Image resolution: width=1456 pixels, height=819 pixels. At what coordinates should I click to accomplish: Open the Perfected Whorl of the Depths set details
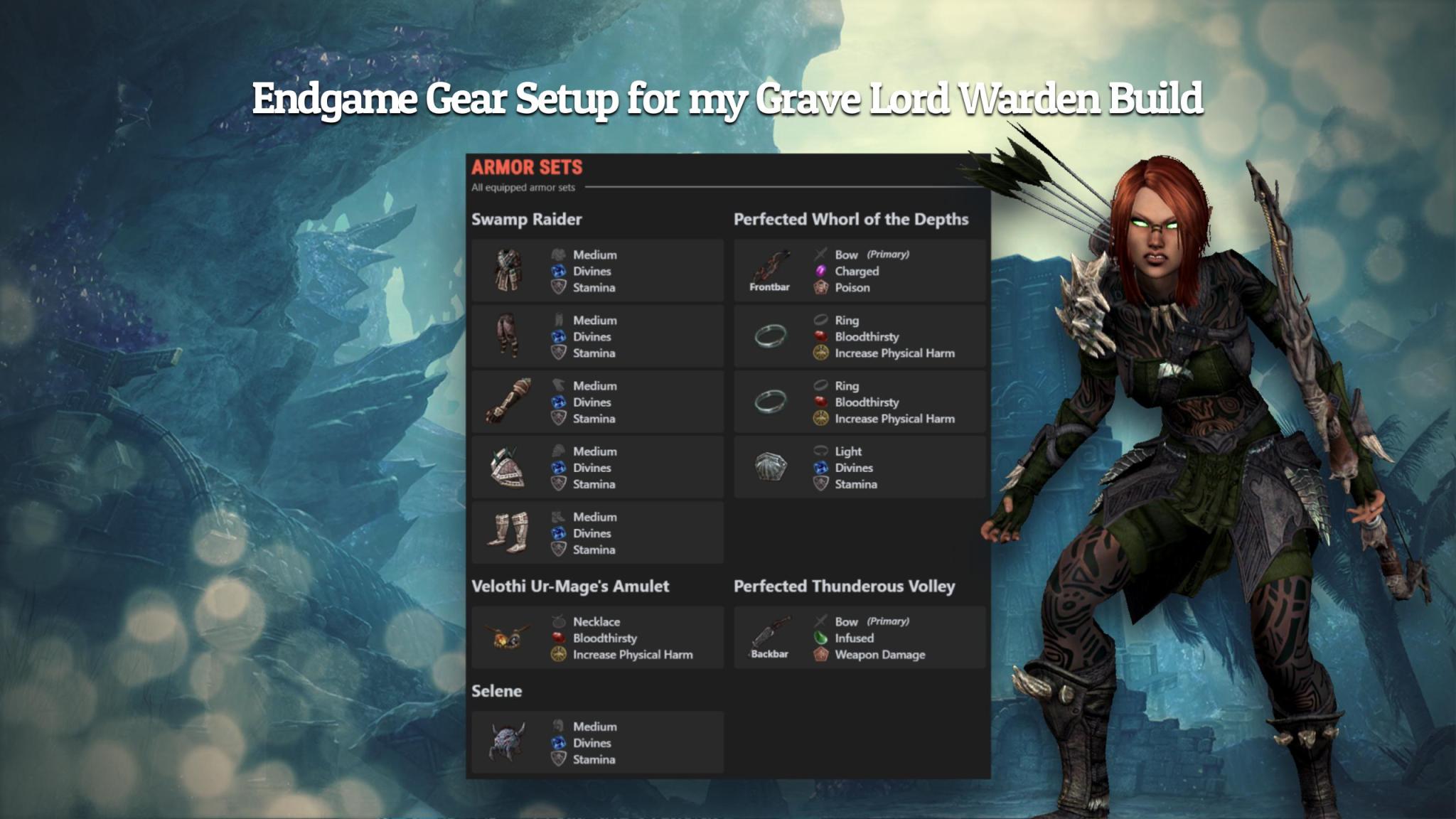coord(850,220)
